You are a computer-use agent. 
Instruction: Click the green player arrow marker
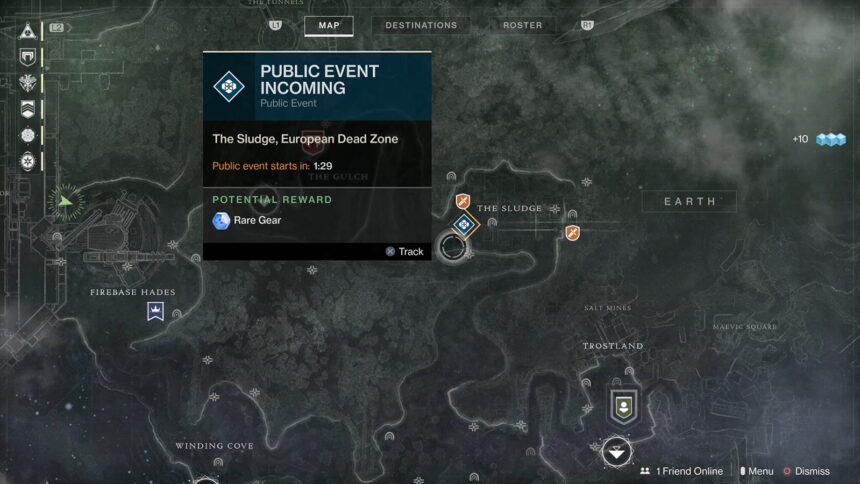66,201
